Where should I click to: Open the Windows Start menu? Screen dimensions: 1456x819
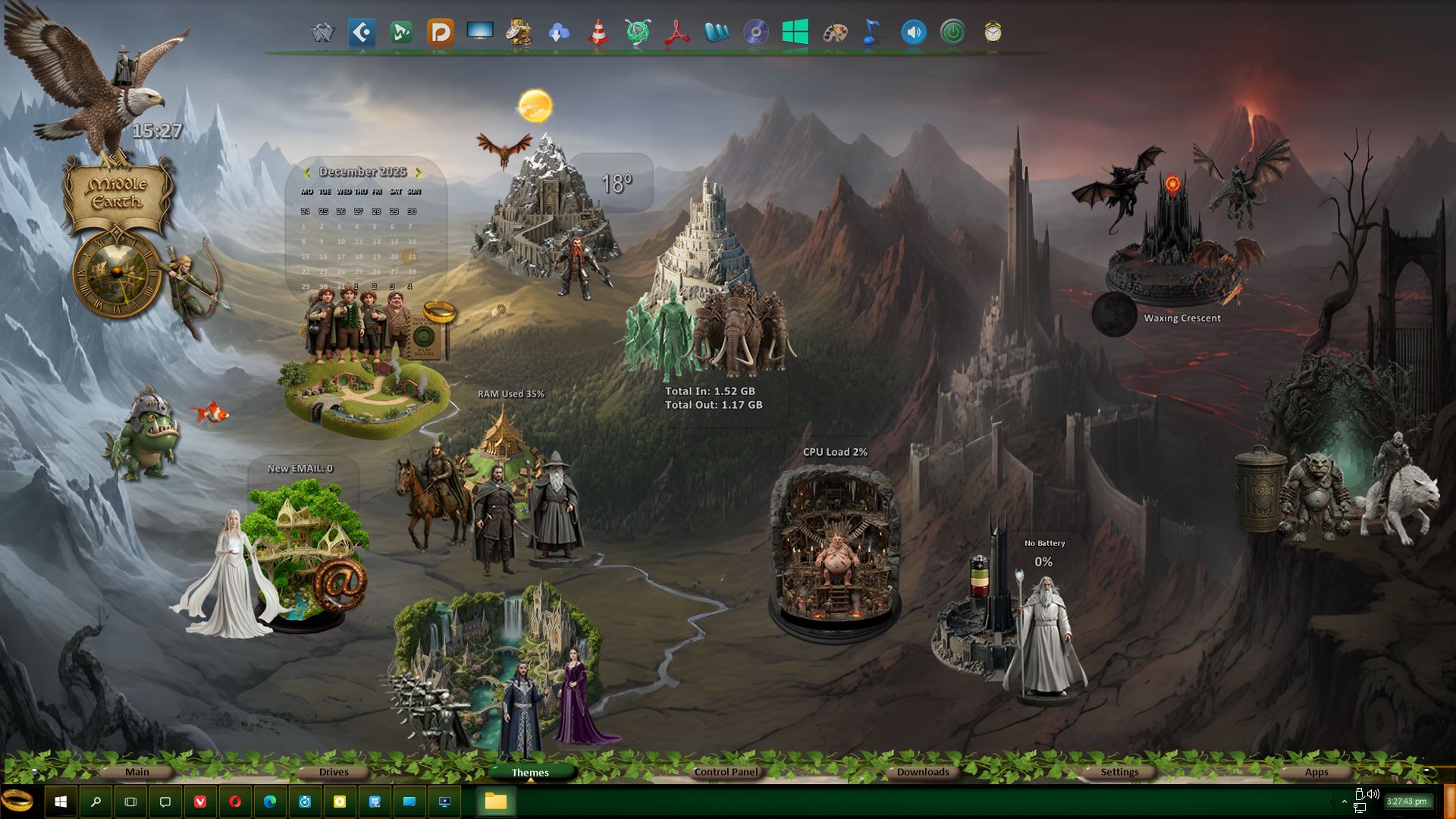[x=61, y=802]
